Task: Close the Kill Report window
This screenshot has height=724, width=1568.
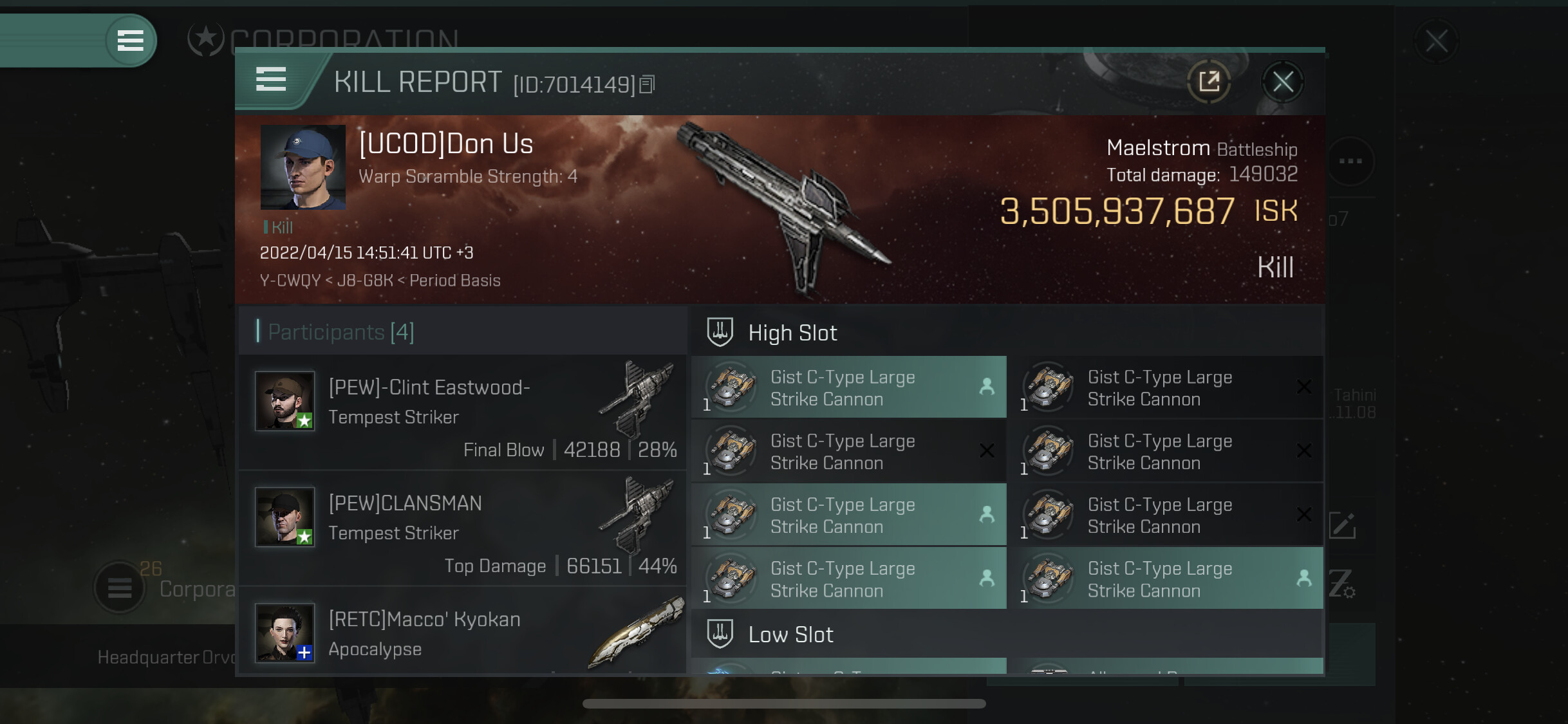Action: 1282,82
